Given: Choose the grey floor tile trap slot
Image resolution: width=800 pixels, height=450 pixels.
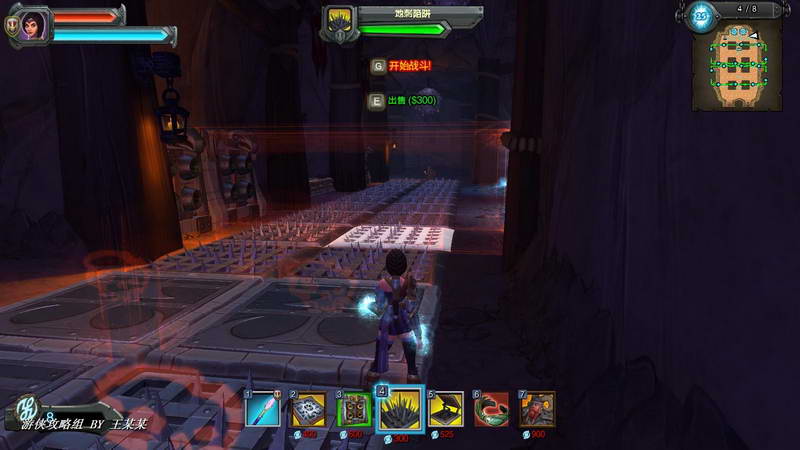Looking at the screenshot, I should (x=308, y=410).
